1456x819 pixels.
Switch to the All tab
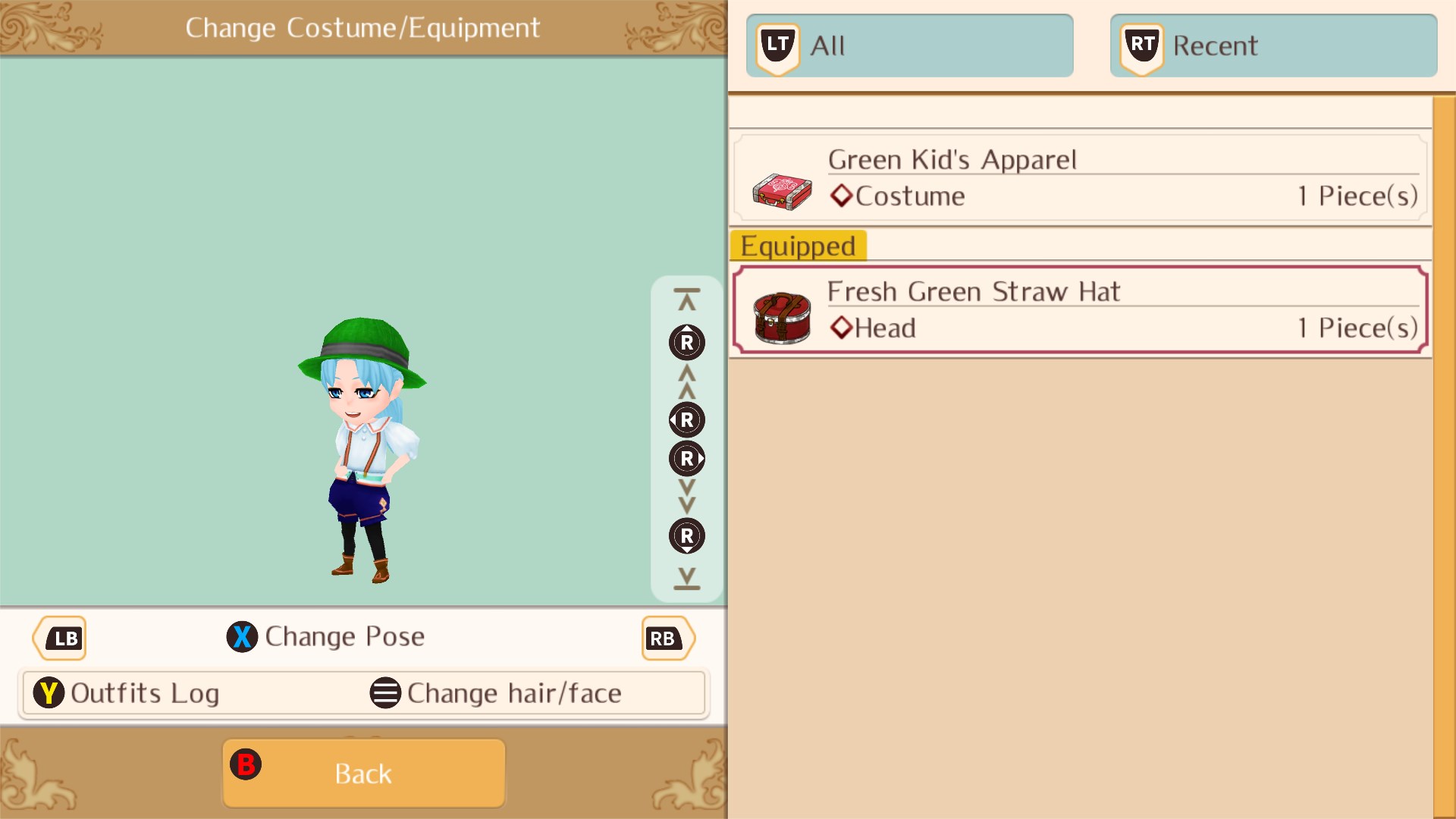[x=910, y=45]
